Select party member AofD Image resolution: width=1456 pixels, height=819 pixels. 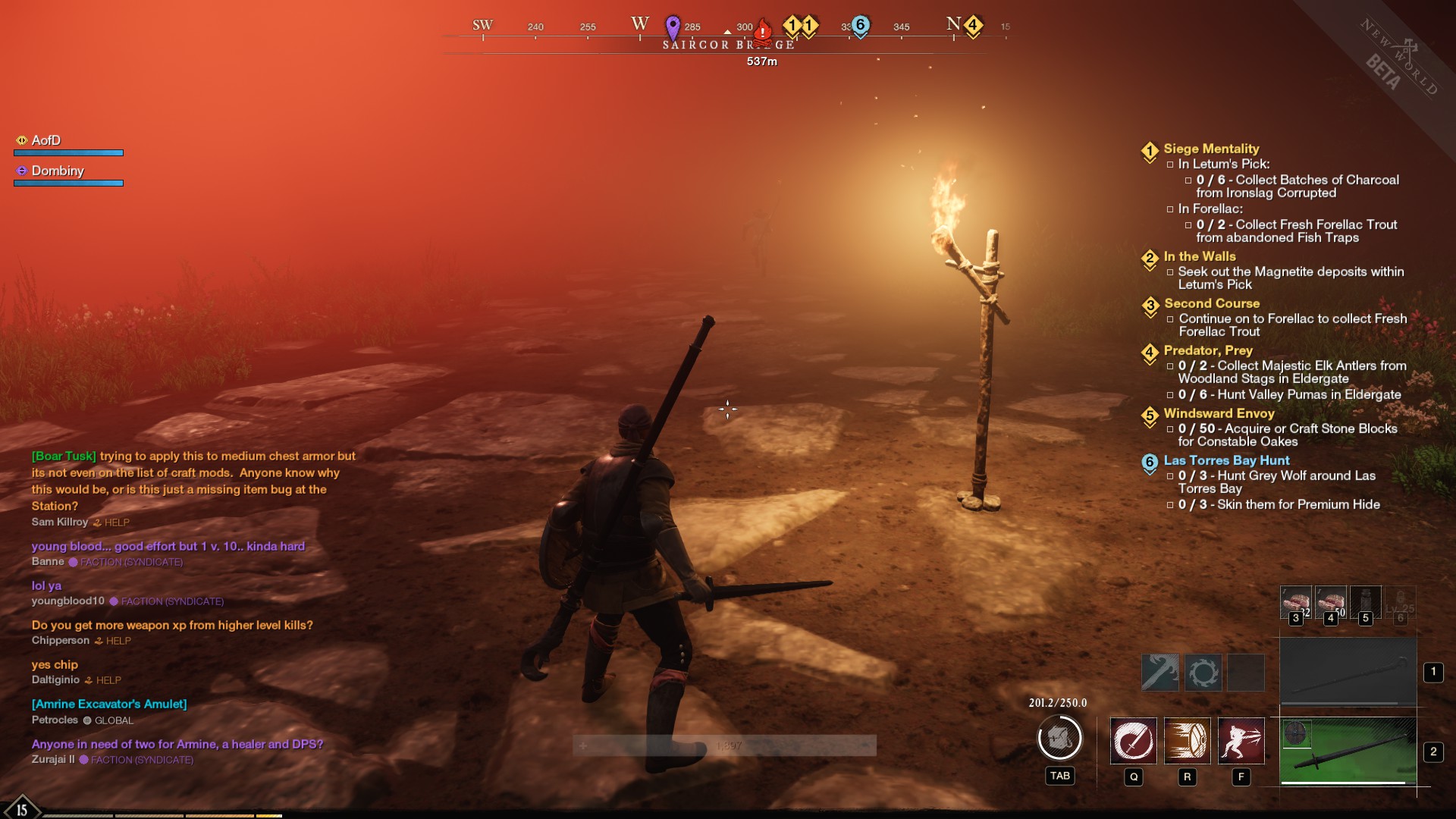pos(46,141)
